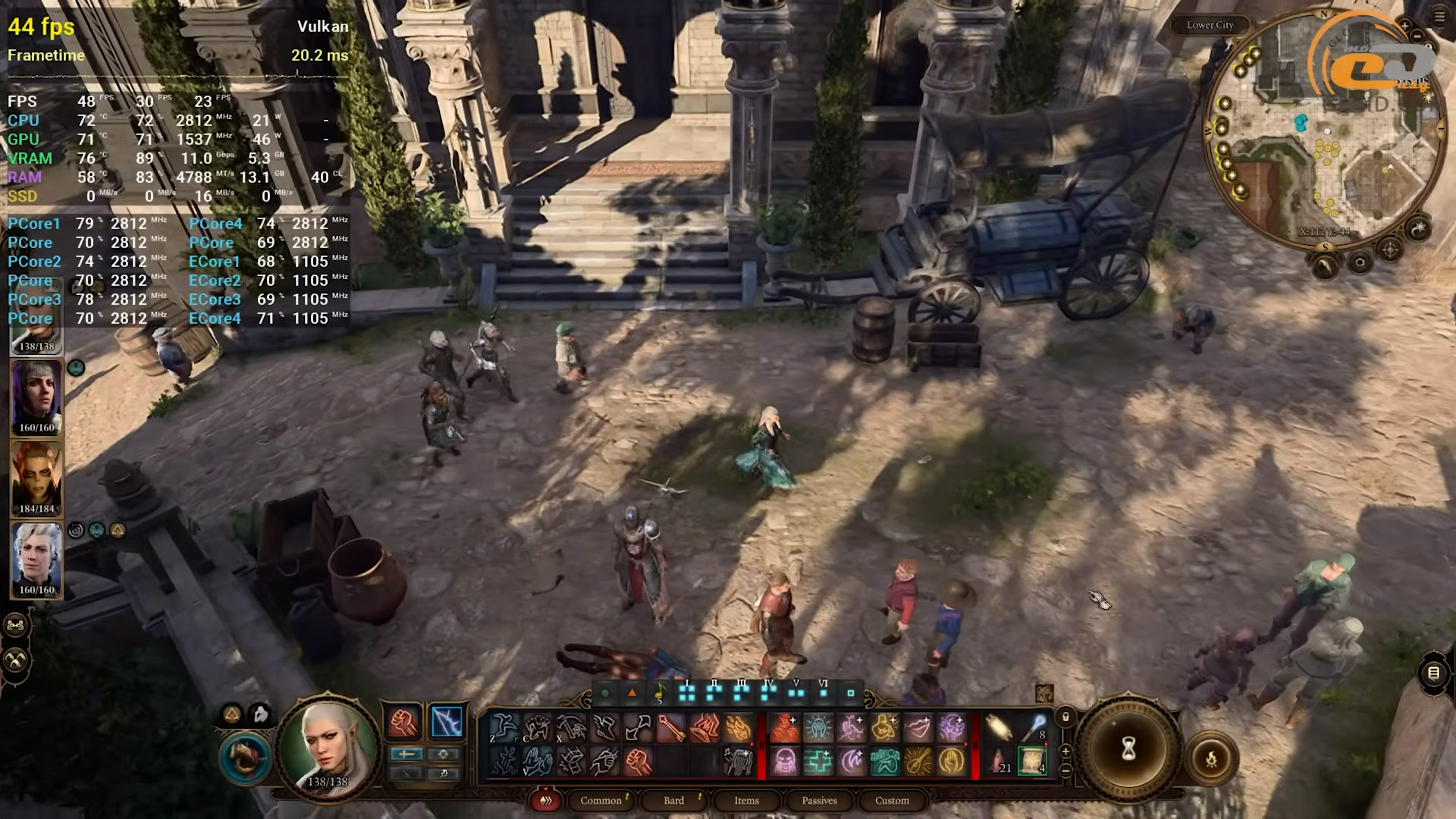
Task: Select the Items hotbar tab
Action: 746,801
